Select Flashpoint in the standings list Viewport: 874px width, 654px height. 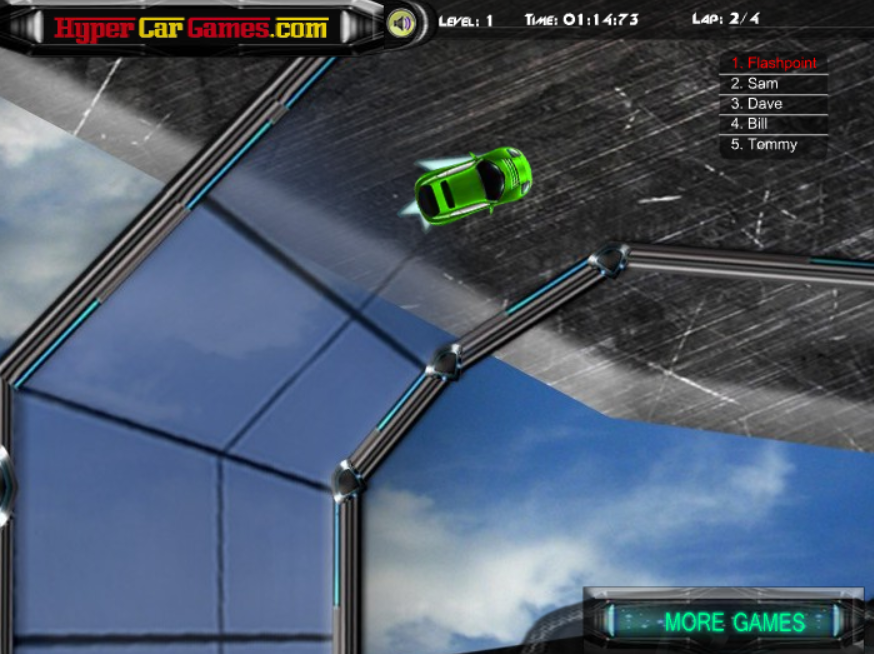pyautogui.click(x=773, y=63)
